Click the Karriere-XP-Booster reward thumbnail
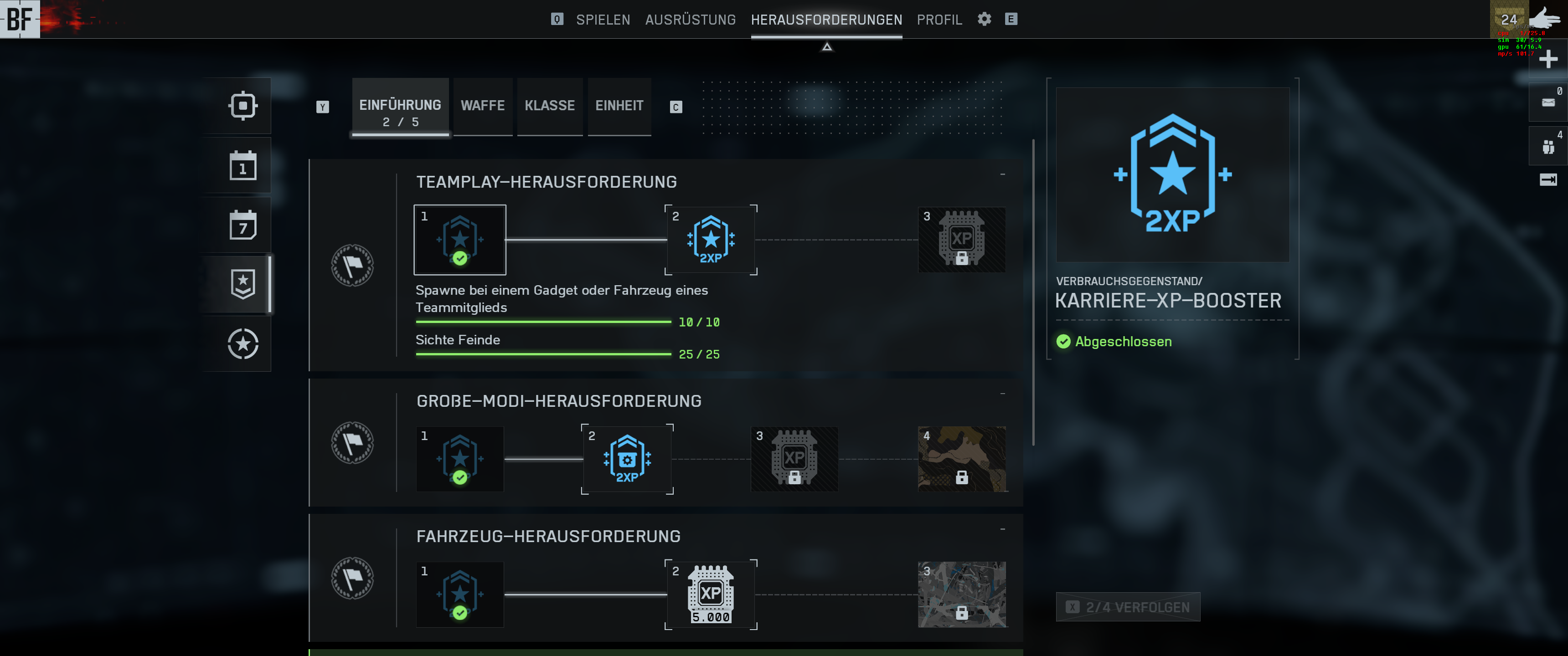Image resolution: width=1568 pixels, height=656 pixels. point(1172,174)
